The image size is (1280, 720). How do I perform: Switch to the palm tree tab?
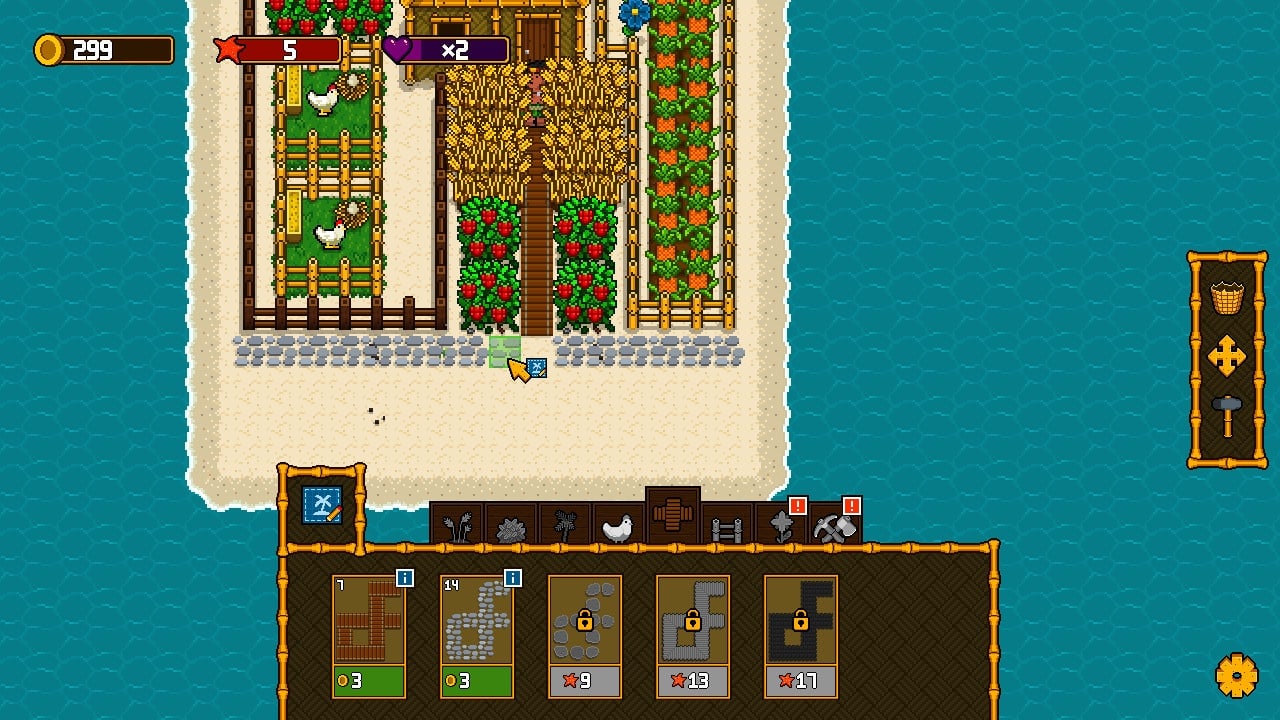[565, 526]
